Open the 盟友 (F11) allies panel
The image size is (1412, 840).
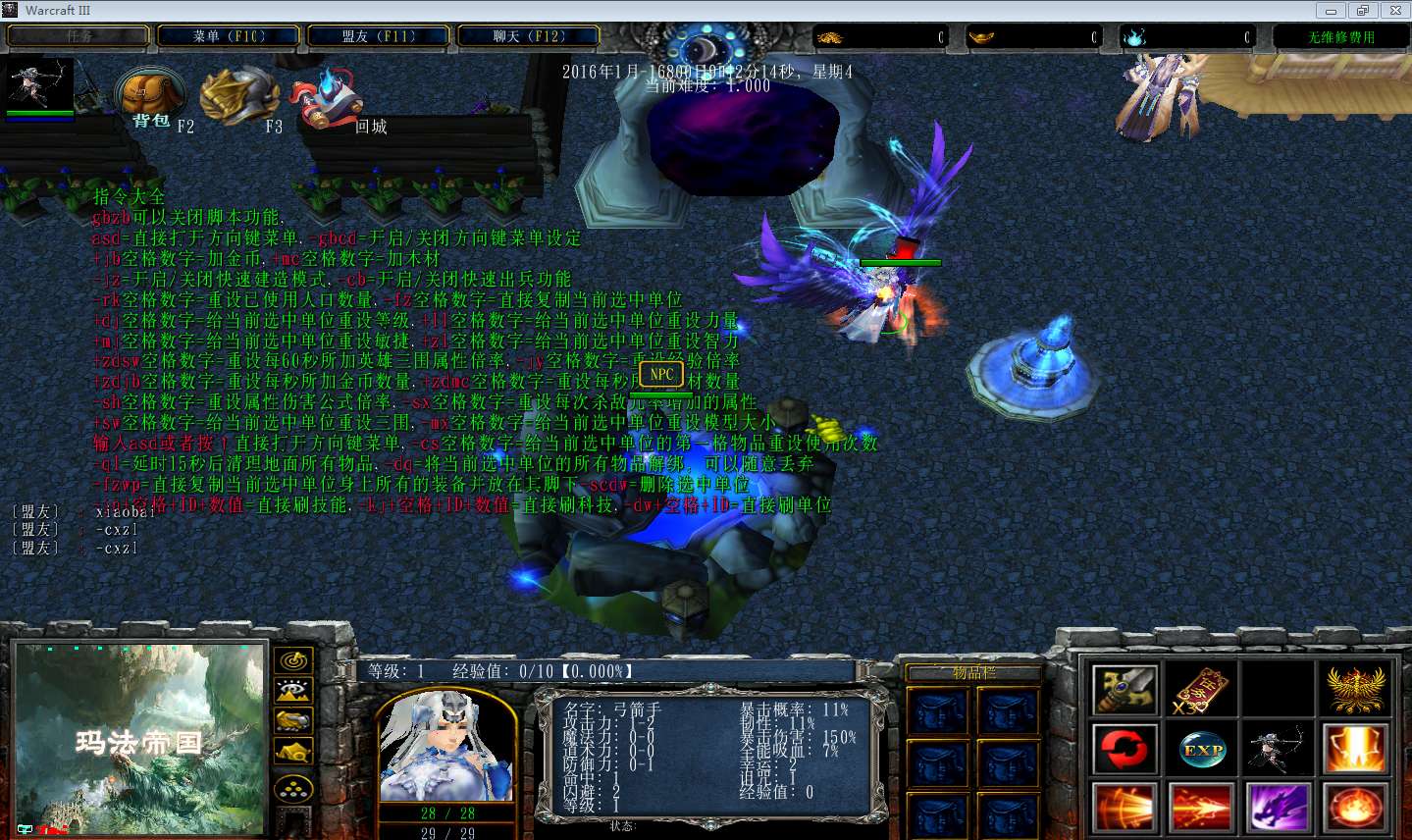coord(379,36)
